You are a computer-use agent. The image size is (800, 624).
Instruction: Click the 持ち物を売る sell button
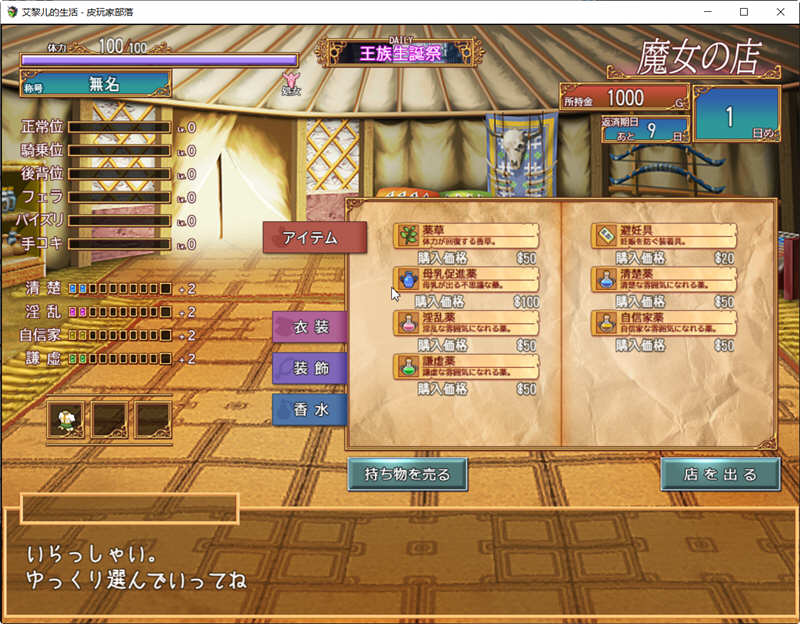[x=408, y=474]
